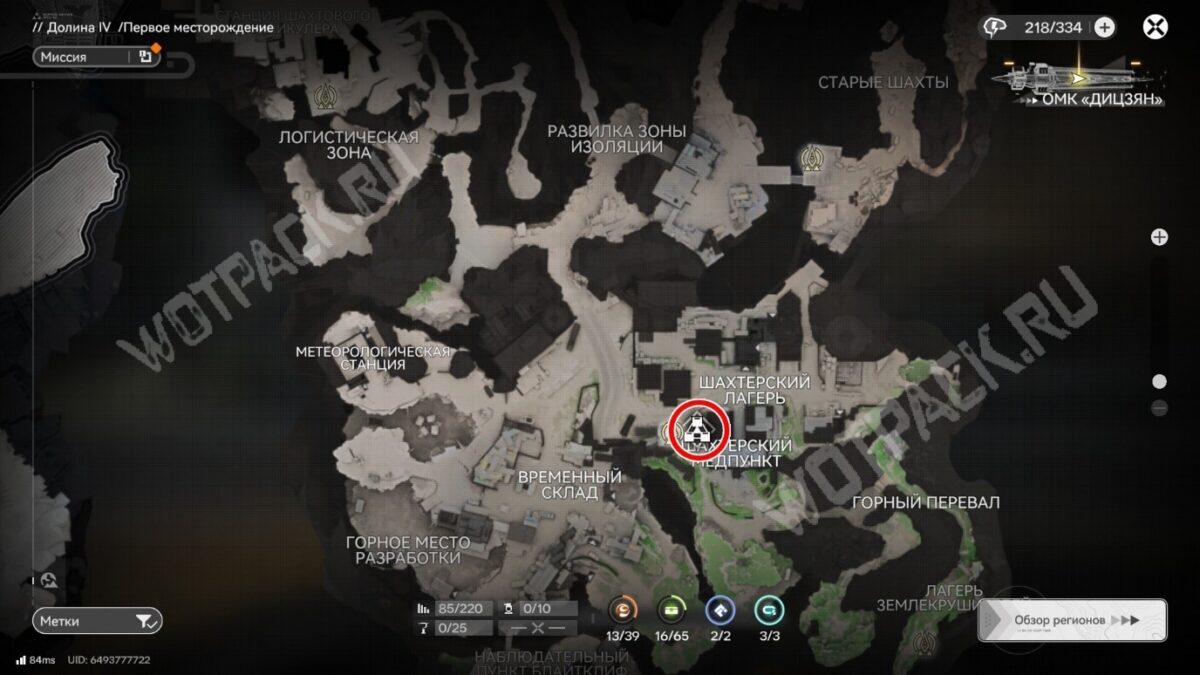This screenshot has height=675, width=1200.
Task: Zoom out the map with minus
Action: 1159,407
